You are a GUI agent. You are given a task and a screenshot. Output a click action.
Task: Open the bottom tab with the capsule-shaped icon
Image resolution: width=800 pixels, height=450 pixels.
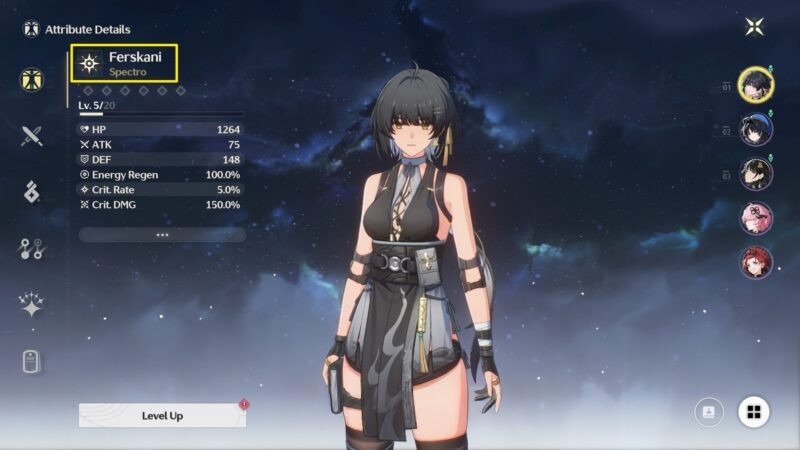click(x=32, y=361)
